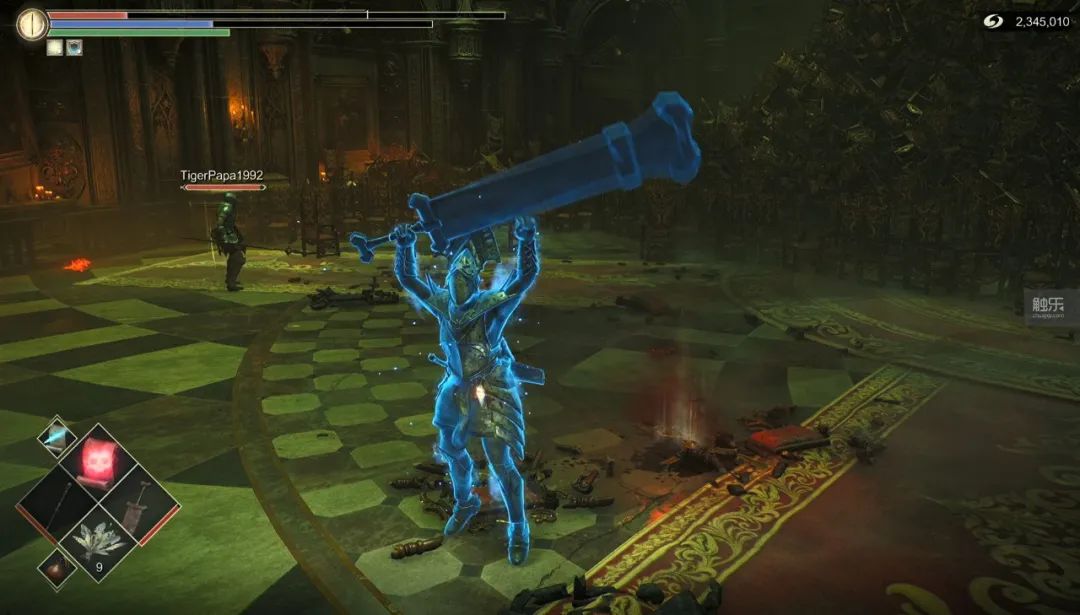Use the grass healing item slot
The height and width of the screenshot is (615, 1080).
point(97,540)
